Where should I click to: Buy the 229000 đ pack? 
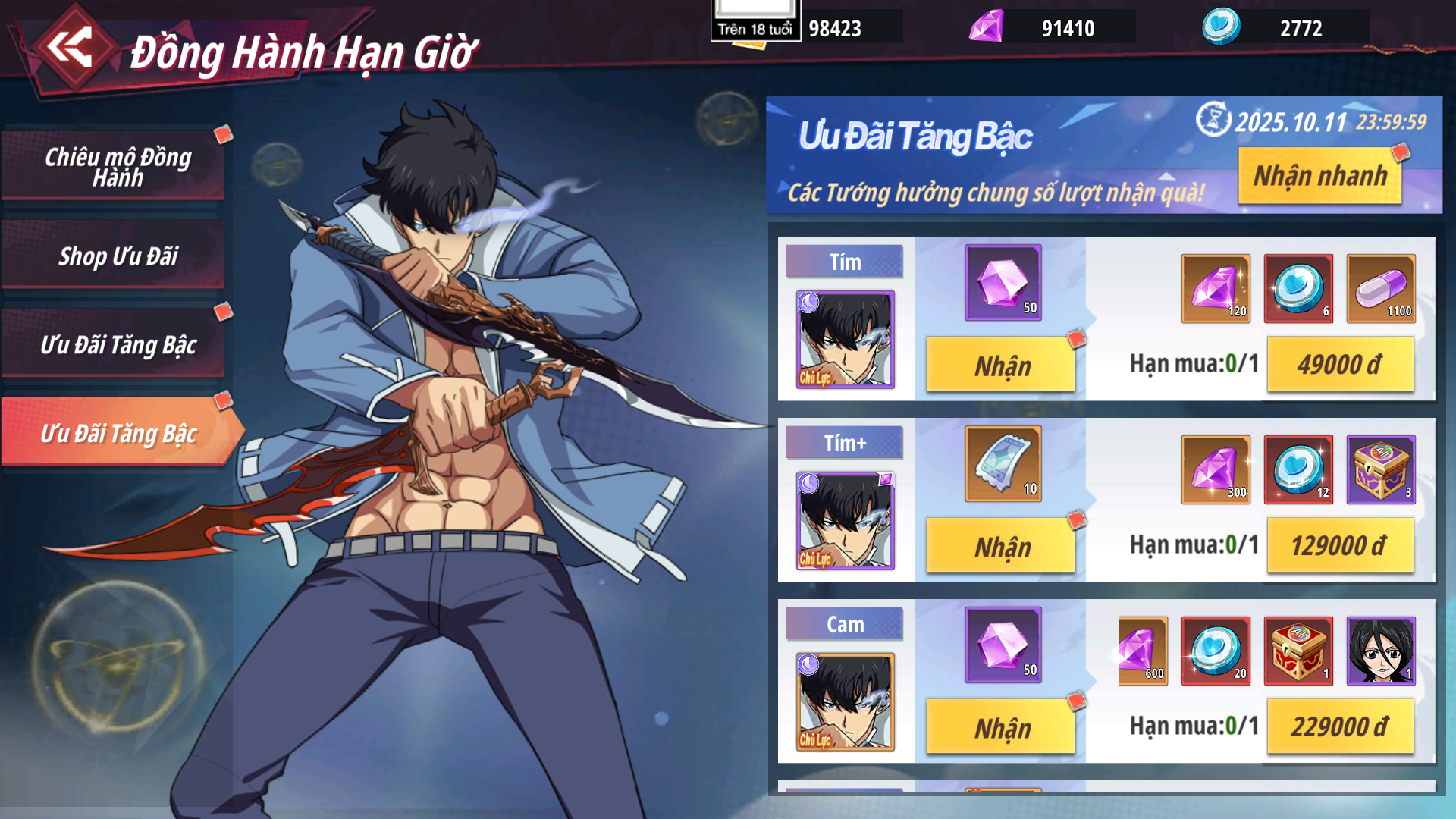tap(1340, 727)
